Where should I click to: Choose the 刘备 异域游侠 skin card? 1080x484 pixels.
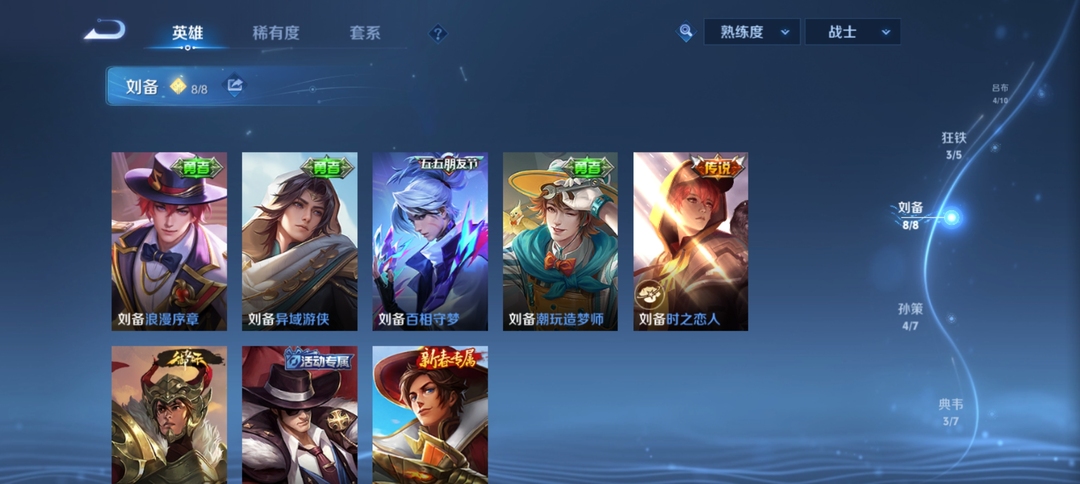pyautogui.click(x=299, y=241)
